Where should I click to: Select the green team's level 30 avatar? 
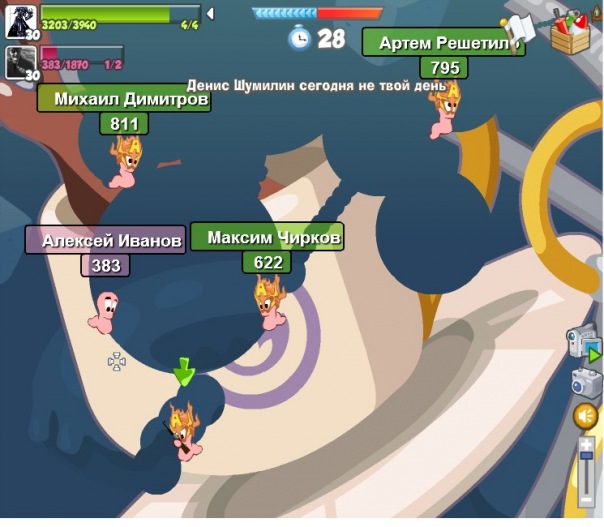click(x=21, y=22)
